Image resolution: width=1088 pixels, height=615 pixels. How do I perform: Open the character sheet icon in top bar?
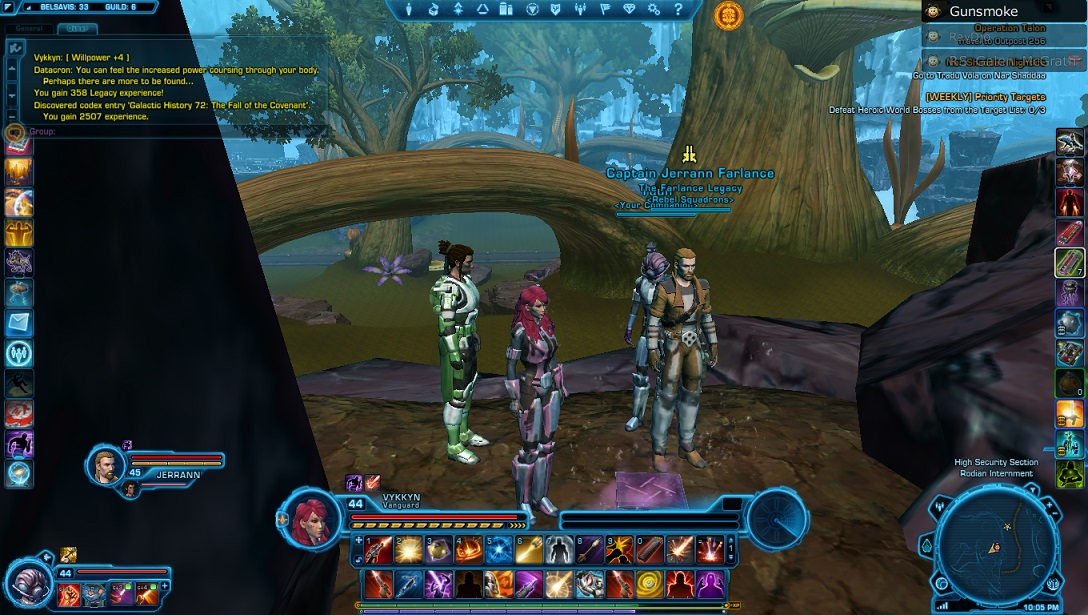point(409,9)
